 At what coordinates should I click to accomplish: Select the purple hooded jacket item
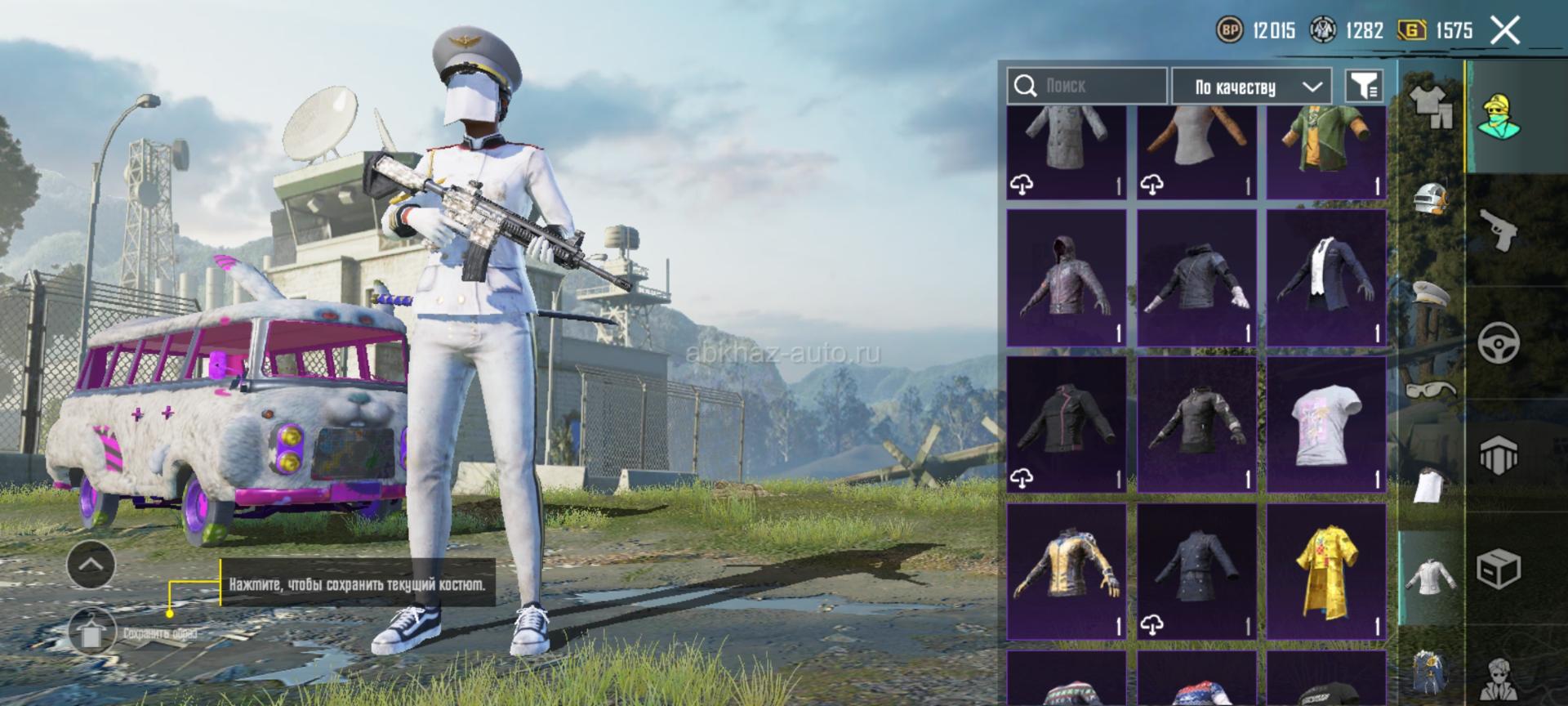tap(1066, 277)
